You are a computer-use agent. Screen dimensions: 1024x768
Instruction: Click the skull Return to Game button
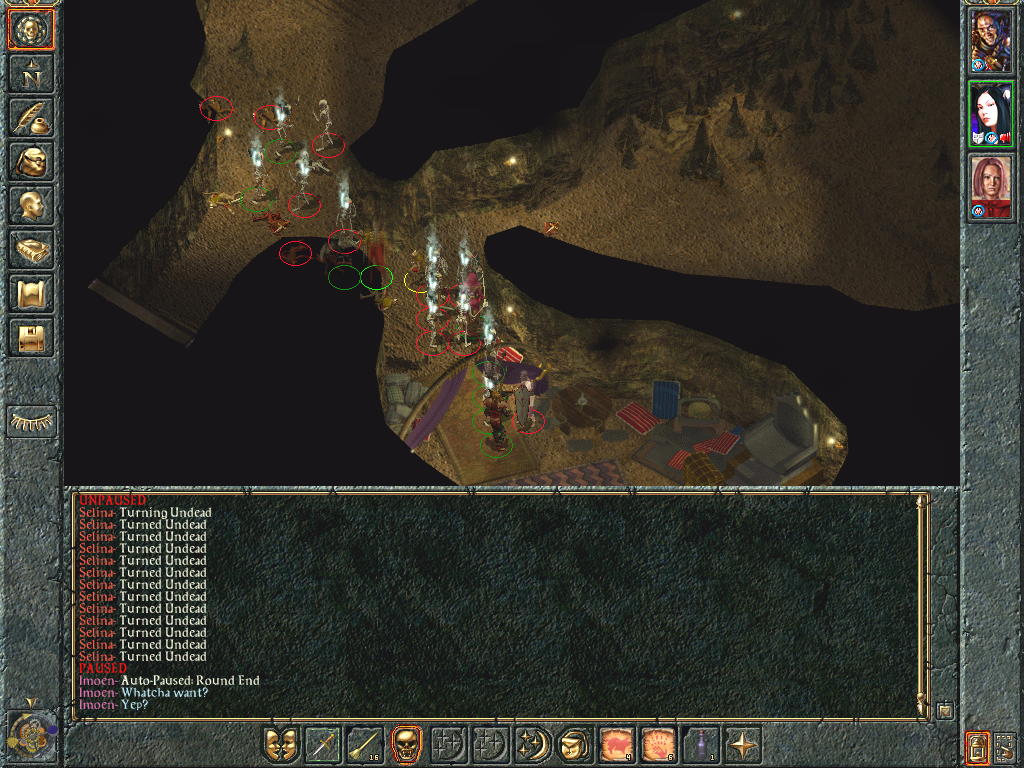31,30
